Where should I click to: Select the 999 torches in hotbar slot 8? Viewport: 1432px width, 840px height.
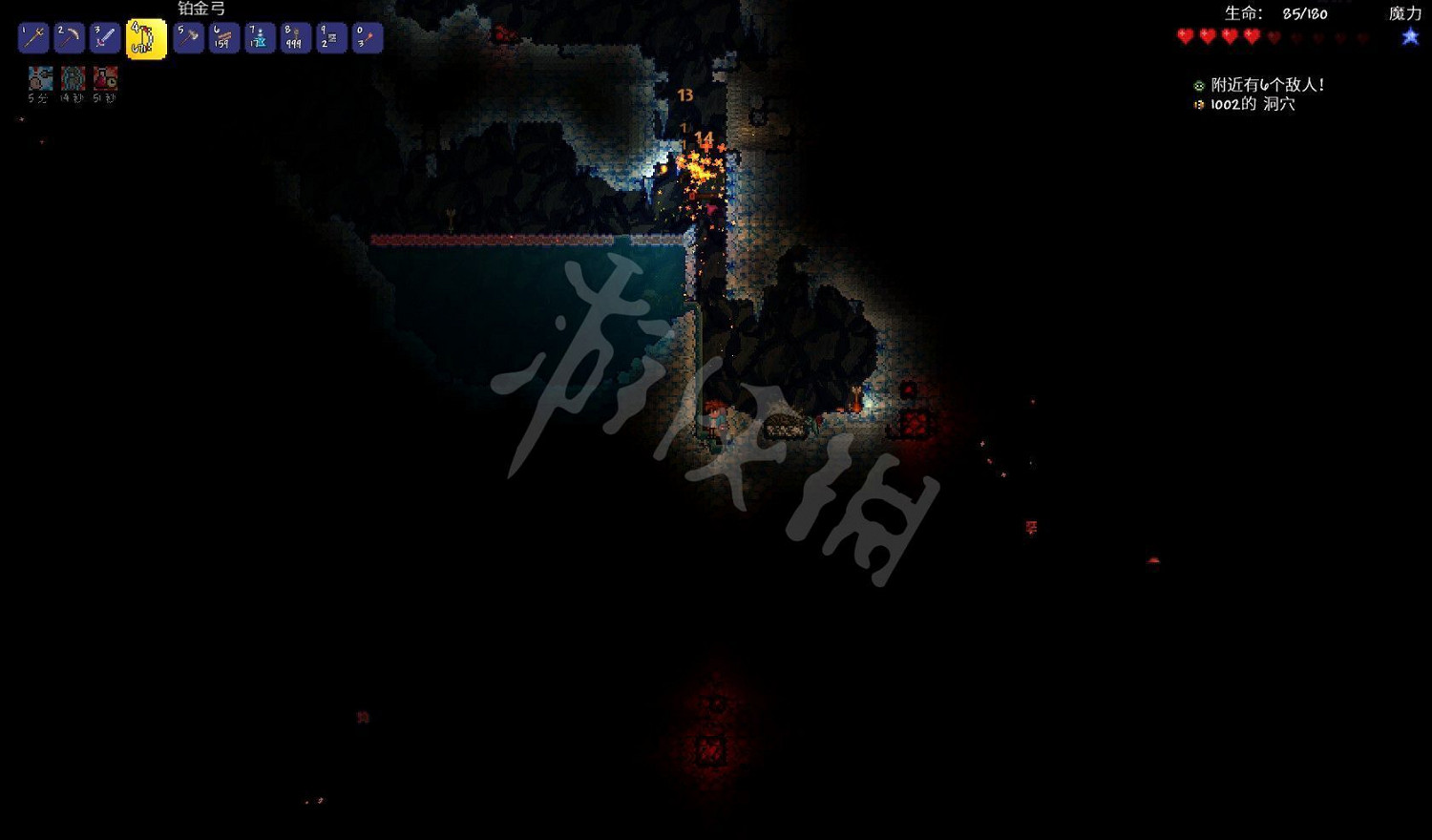(x=294, y=37)
